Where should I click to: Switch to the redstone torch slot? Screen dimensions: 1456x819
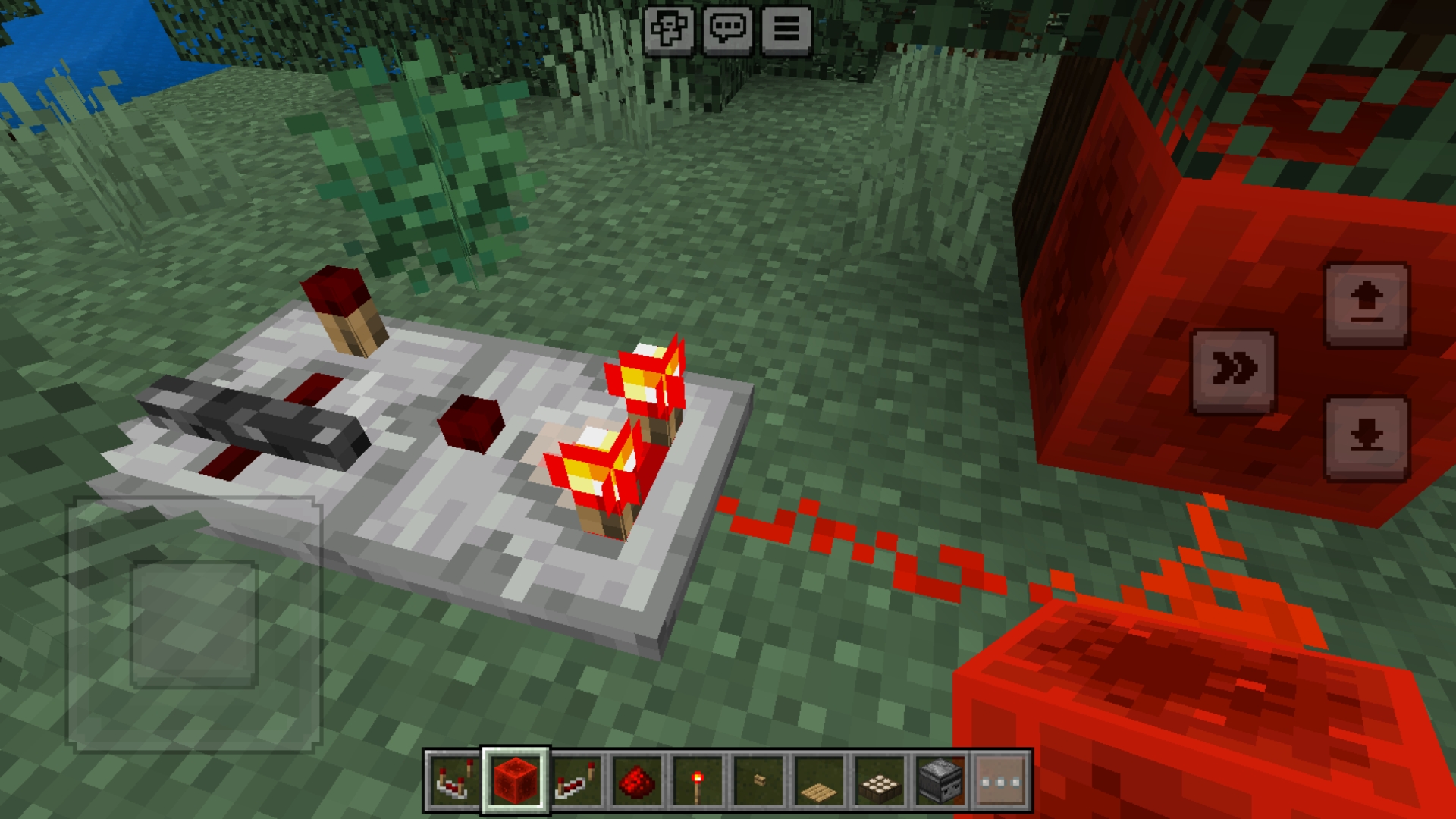(698, 781)
